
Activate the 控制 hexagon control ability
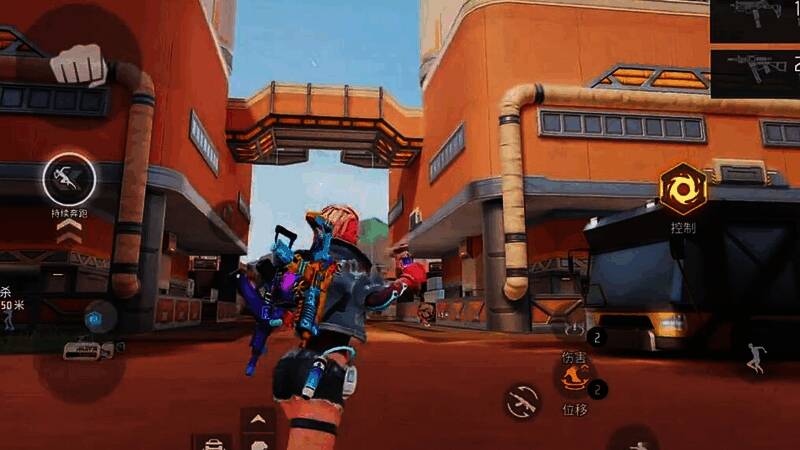[684, 188]
